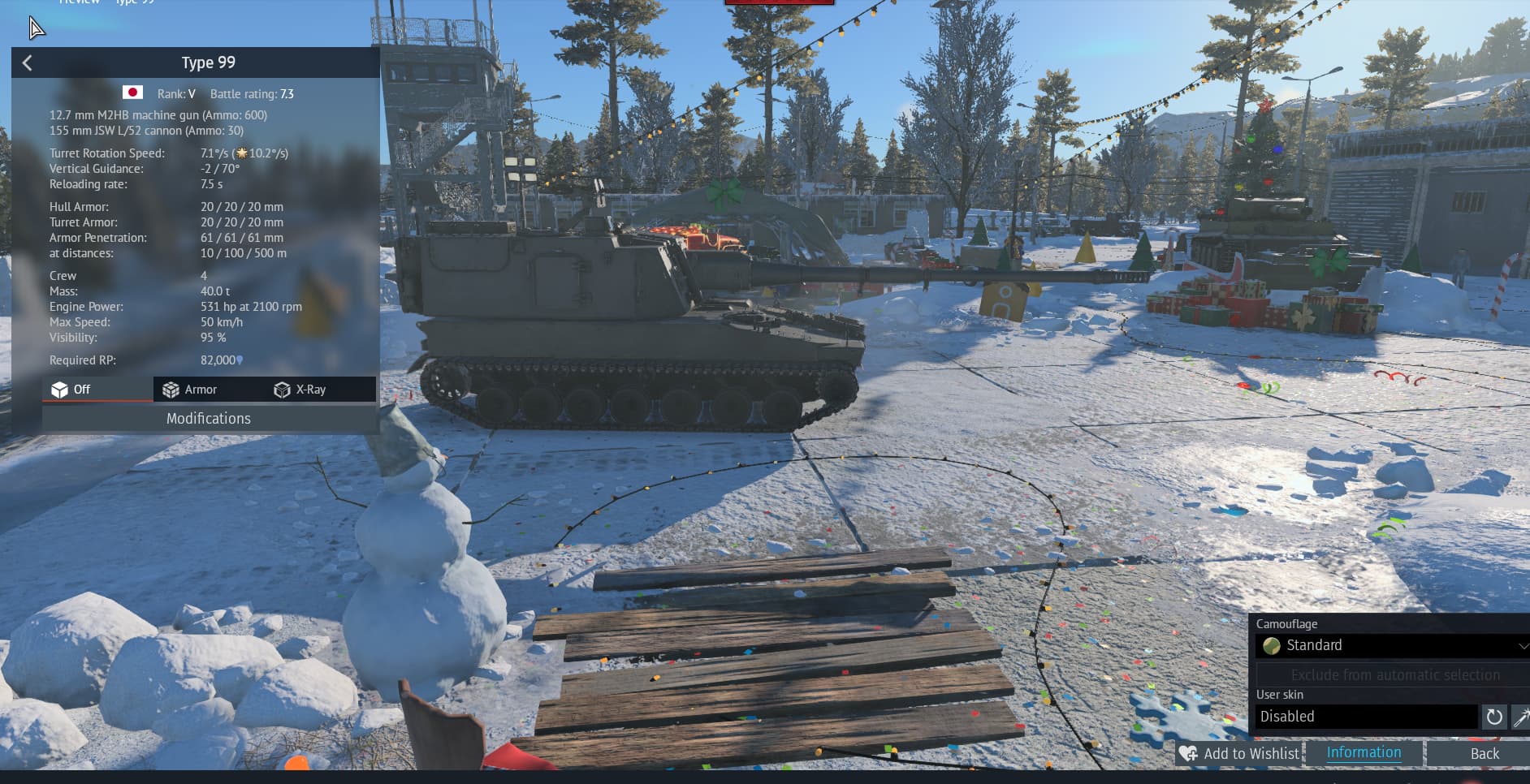The image size is (1530, 784).
Task: Click the ace crew star icon near 10.2°/s
Action: 242,152
